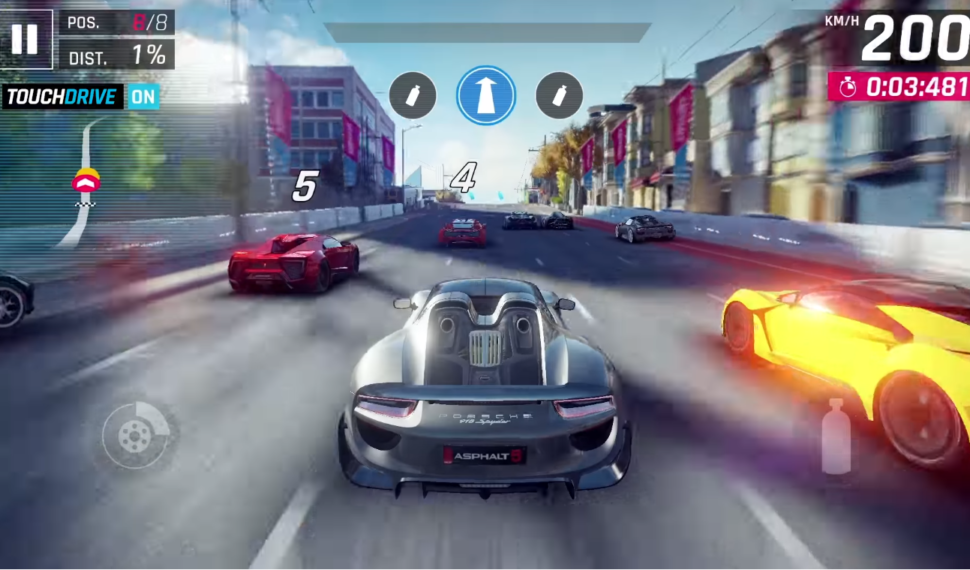The image size is (970, 570).
Task: Toggle the TouchDrive ON switch
Action: coord(143,97)
